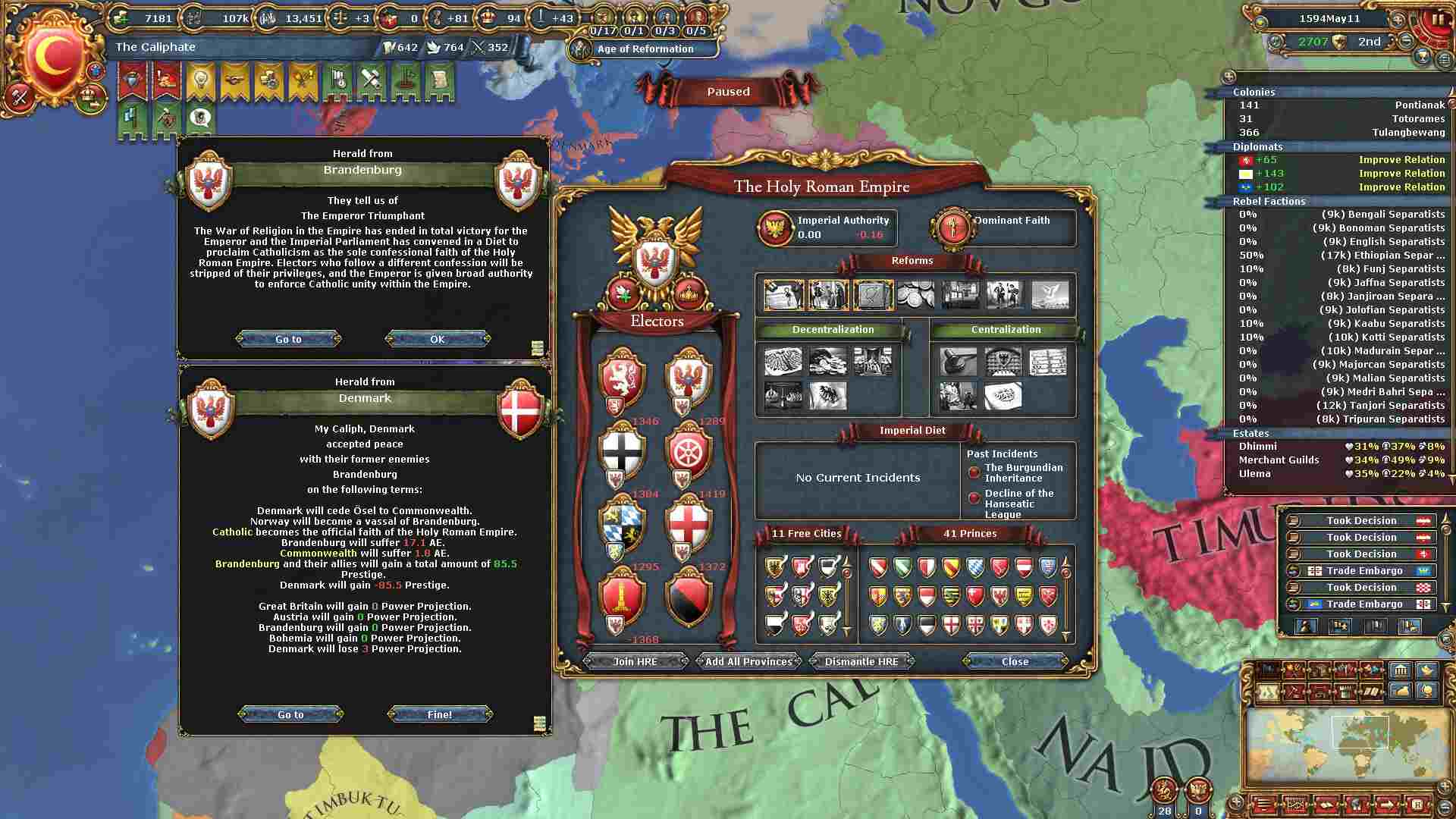
Task: Click the Dismantle HRE button
Action: 861,661
